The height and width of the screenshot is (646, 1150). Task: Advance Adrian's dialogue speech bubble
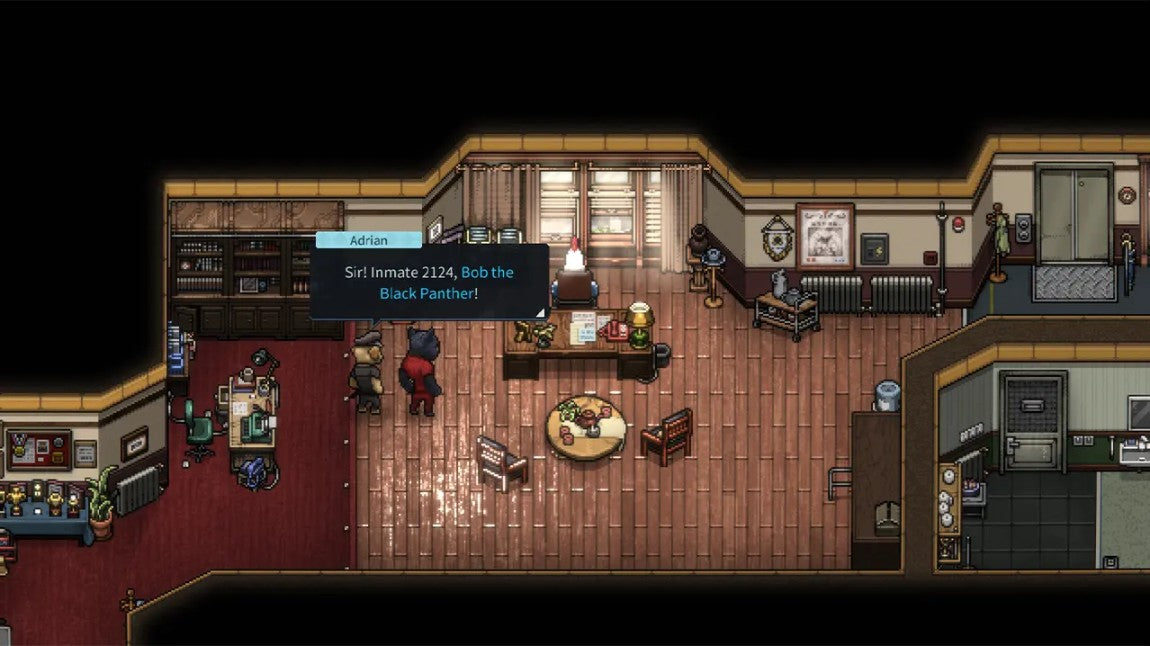click(x=429, y=281)
